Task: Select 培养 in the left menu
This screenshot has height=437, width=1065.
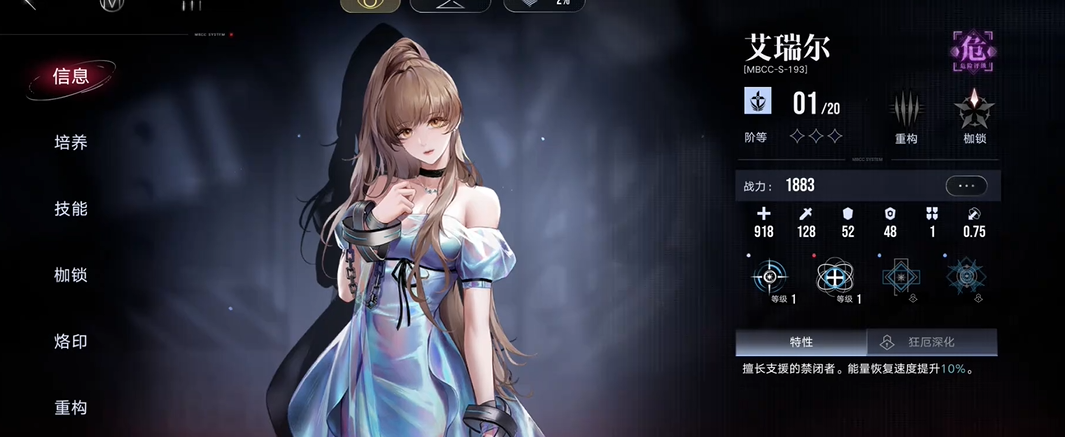Action: pyautogui.click(x=71, y=143)
